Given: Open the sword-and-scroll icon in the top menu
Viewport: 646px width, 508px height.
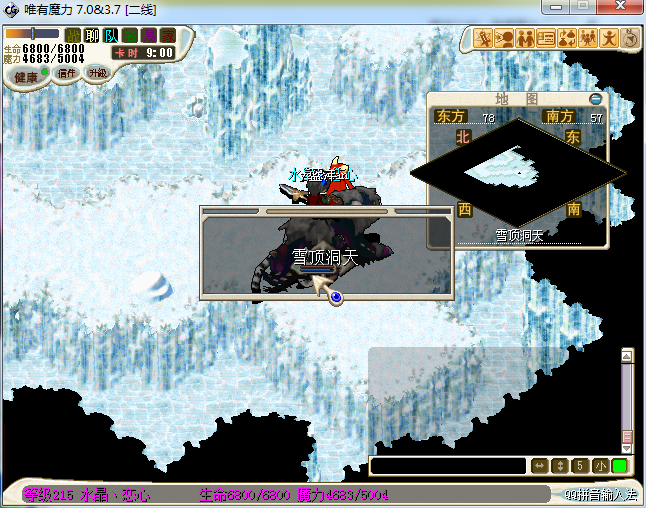Looking at the screenshot, I should (483, 39).
